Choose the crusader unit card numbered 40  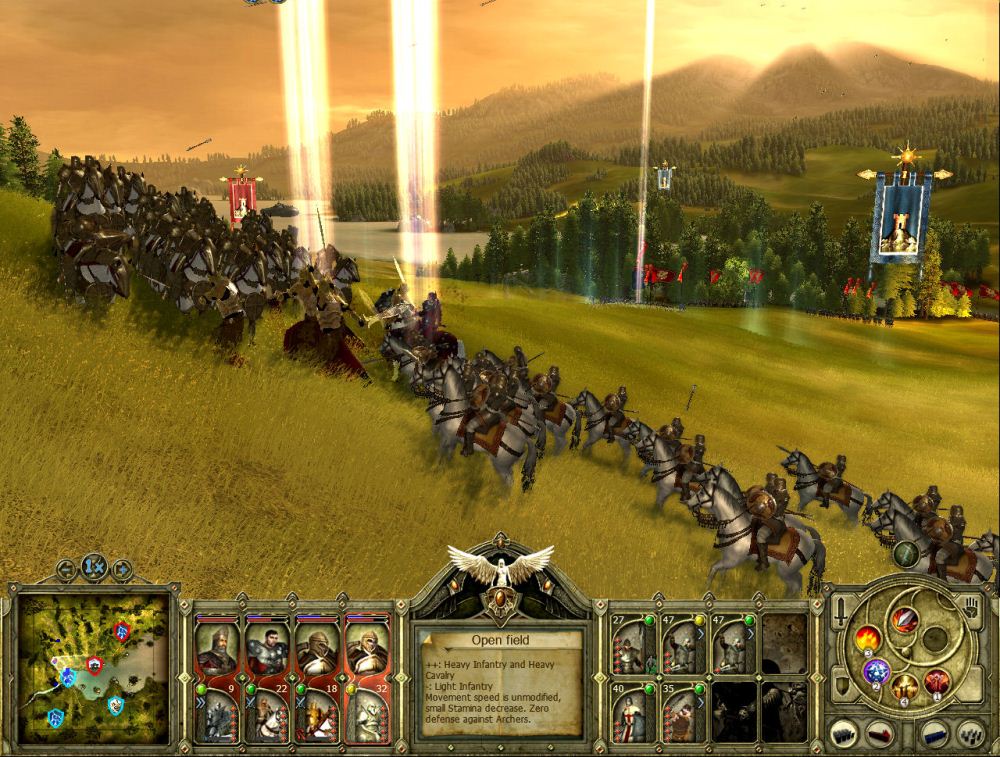[x=634, y=713]
